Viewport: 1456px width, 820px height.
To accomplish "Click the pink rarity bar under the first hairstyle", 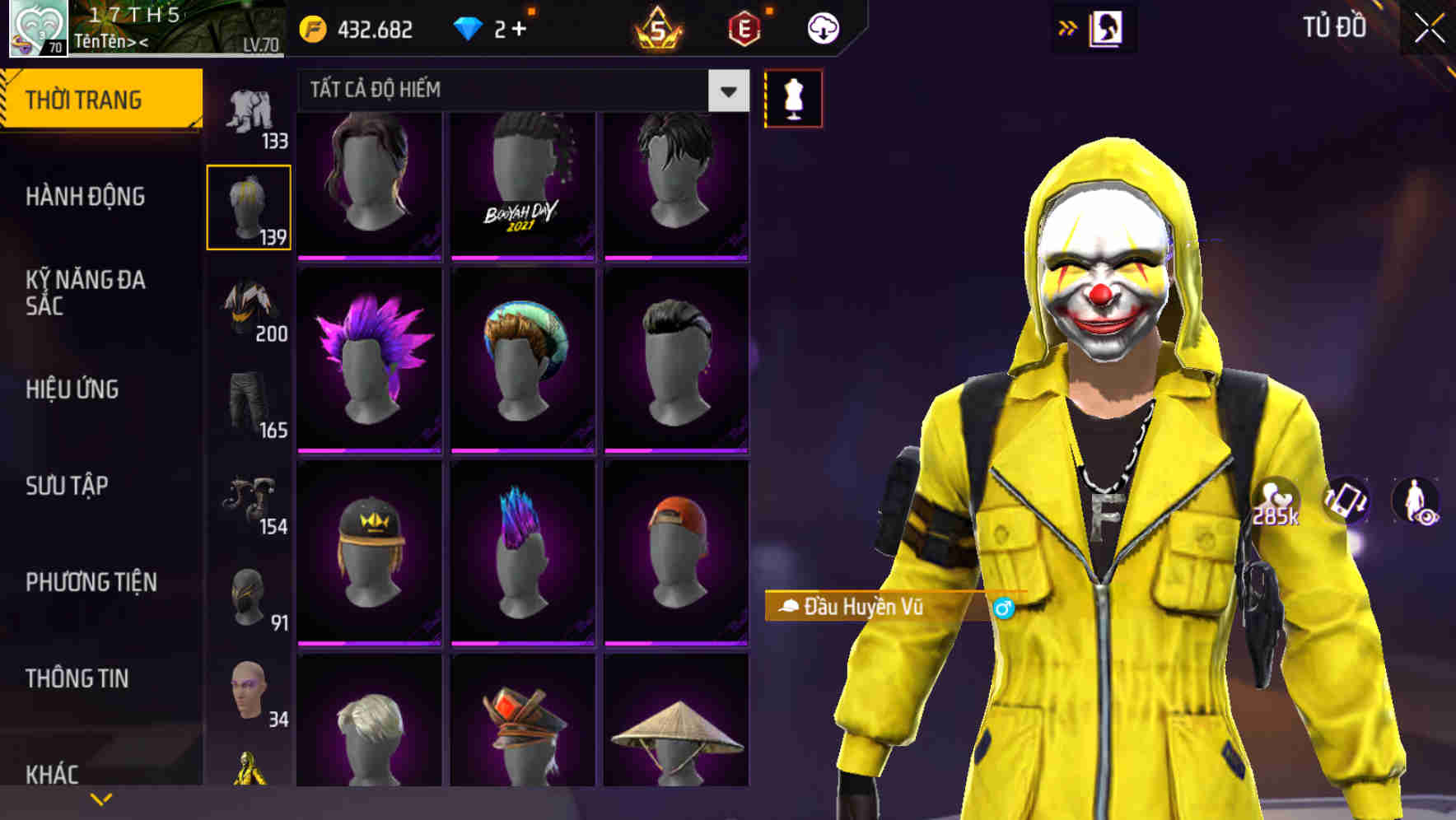I will (369, 259).
